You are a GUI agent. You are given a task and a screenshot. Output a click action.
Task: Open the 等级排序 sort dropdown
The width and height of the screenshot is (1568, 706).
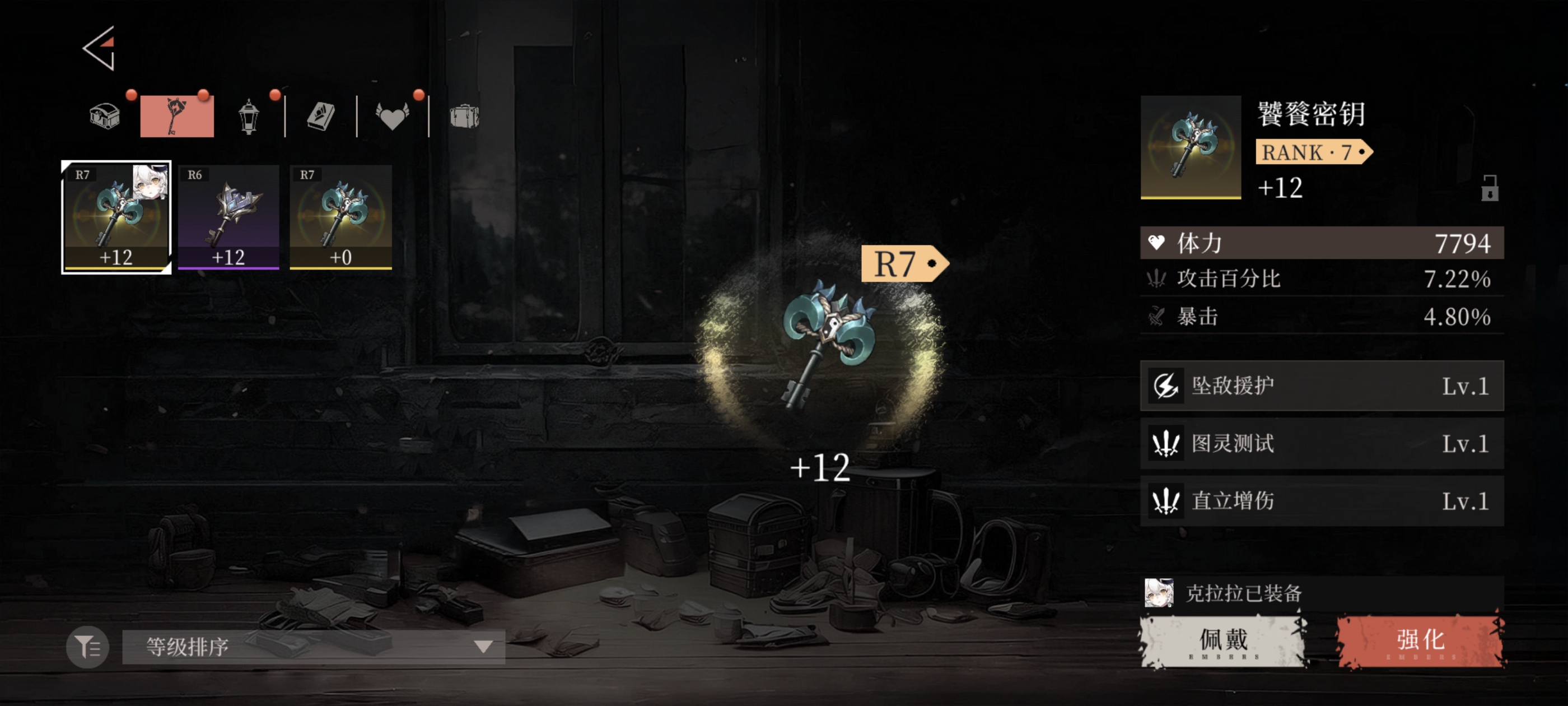coord(314,647)
